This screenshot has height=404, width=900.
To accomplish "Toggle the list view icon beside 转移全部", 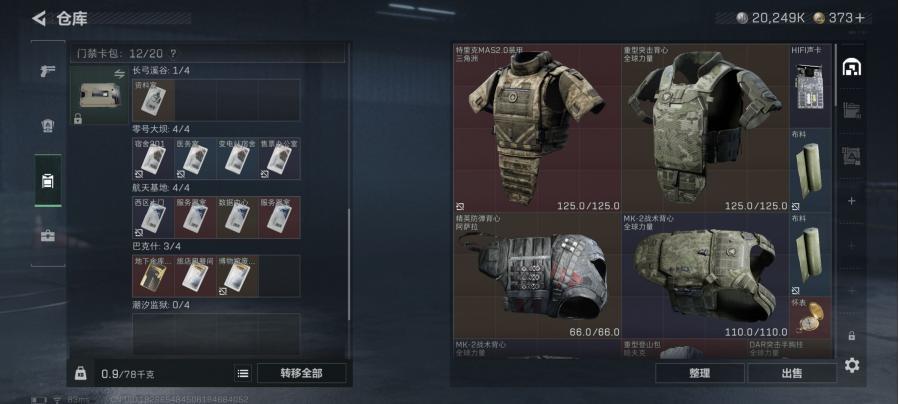I will 243,373.
